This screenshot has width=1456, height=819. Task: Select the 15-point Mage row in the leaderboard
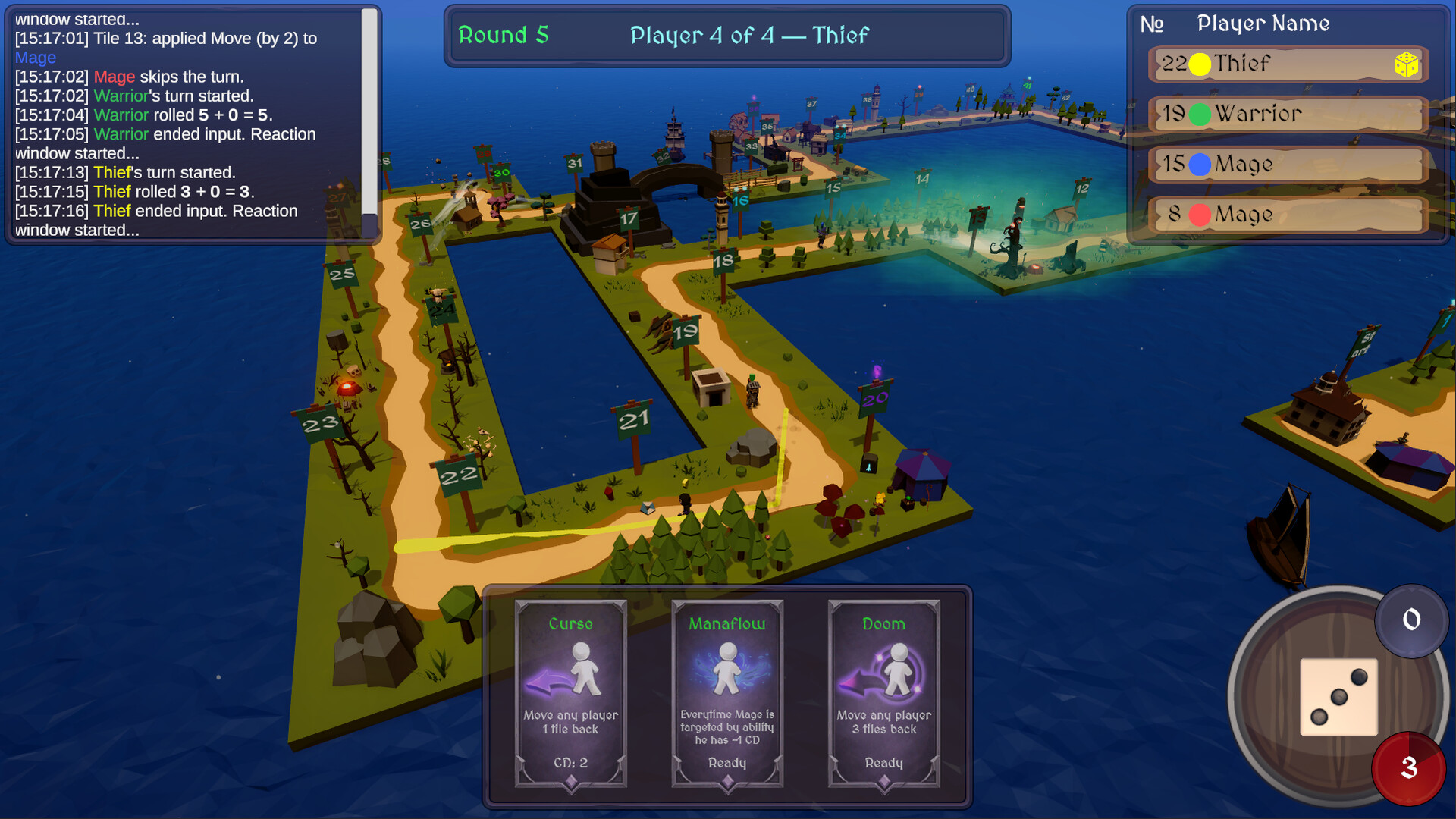1287,165
